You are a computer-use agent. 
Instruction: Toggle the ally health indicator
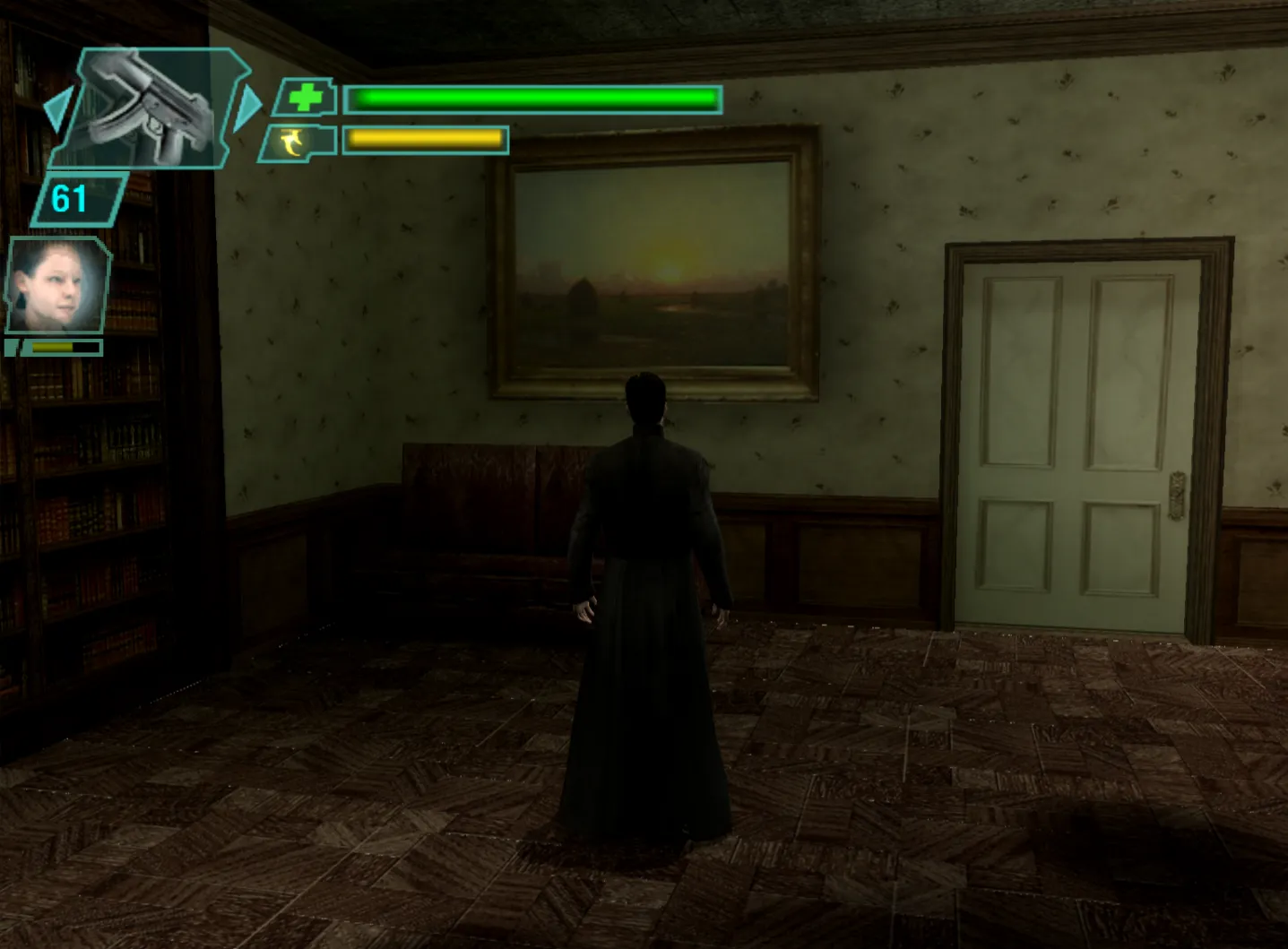(x=63, y=348)
